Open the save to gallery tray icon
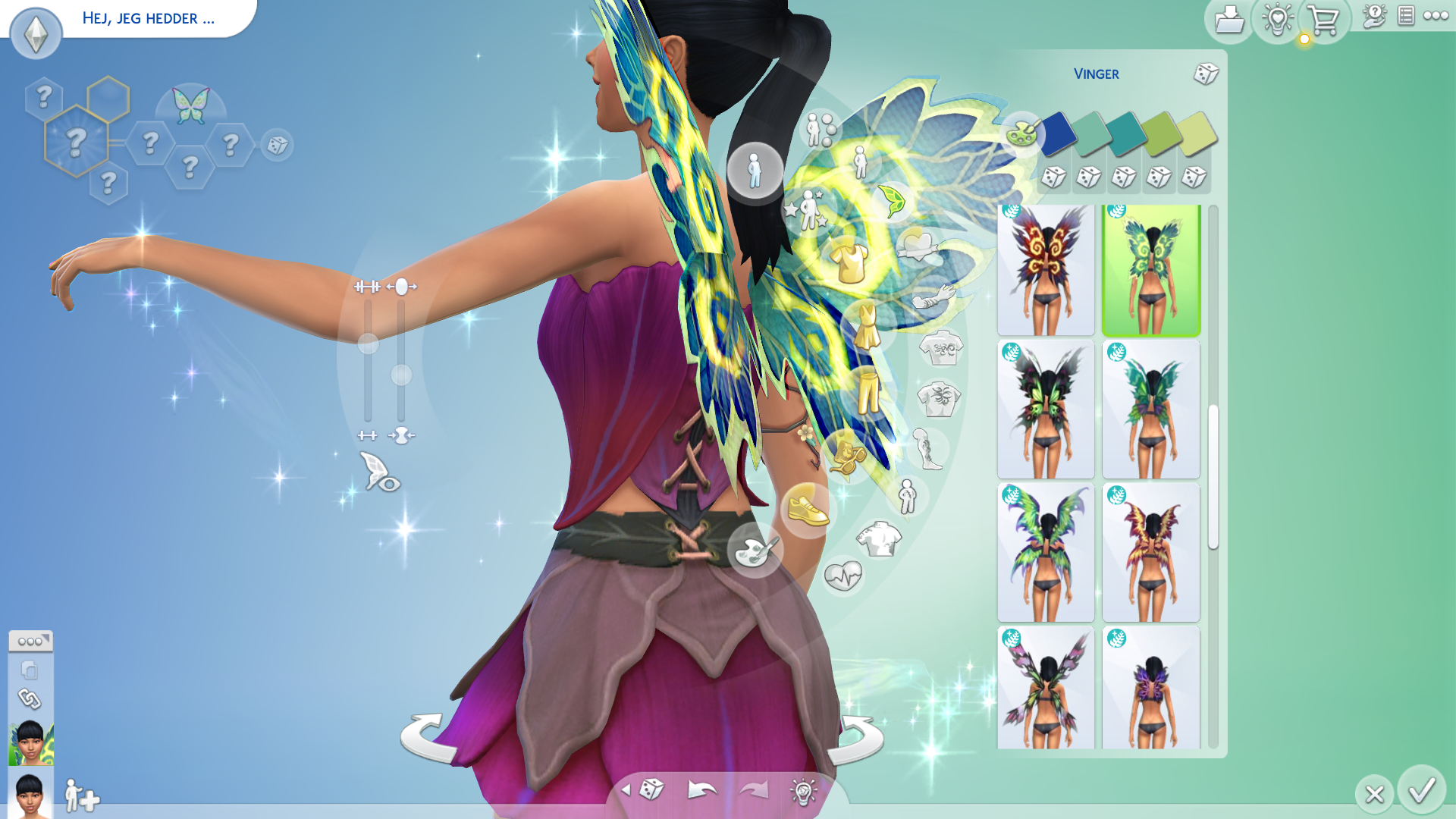1456x819 pixels. 1228,20
